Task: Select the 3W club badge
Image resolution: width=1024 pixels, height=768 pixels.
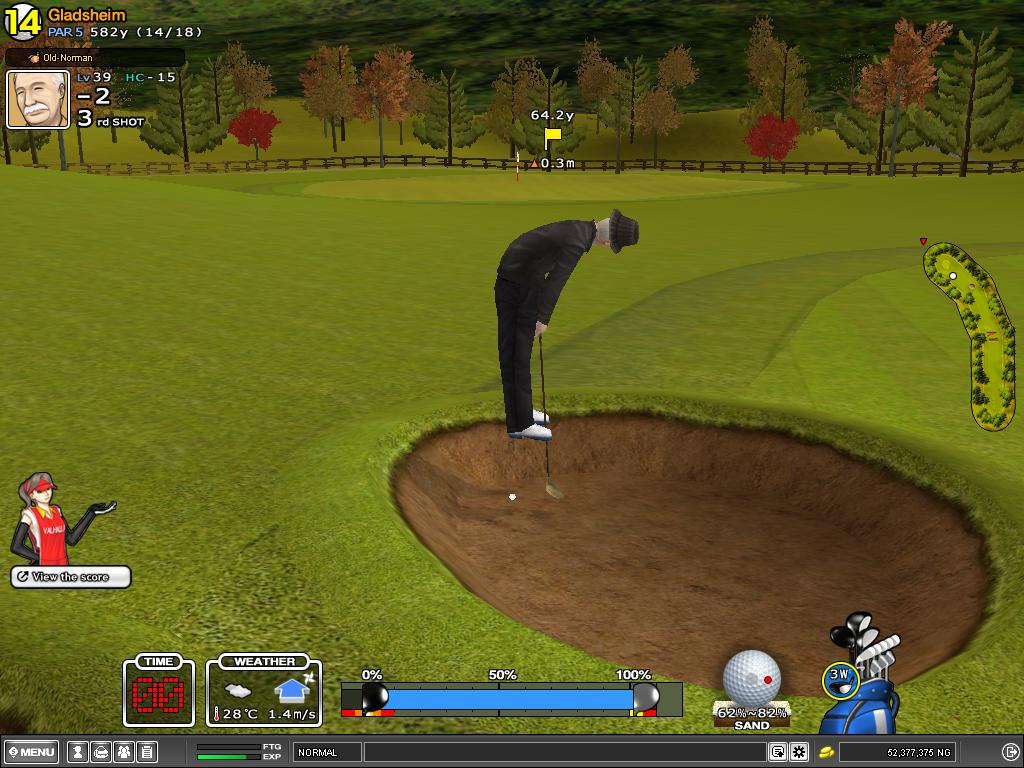Action: pyautogui.click(x=839, y=676)
